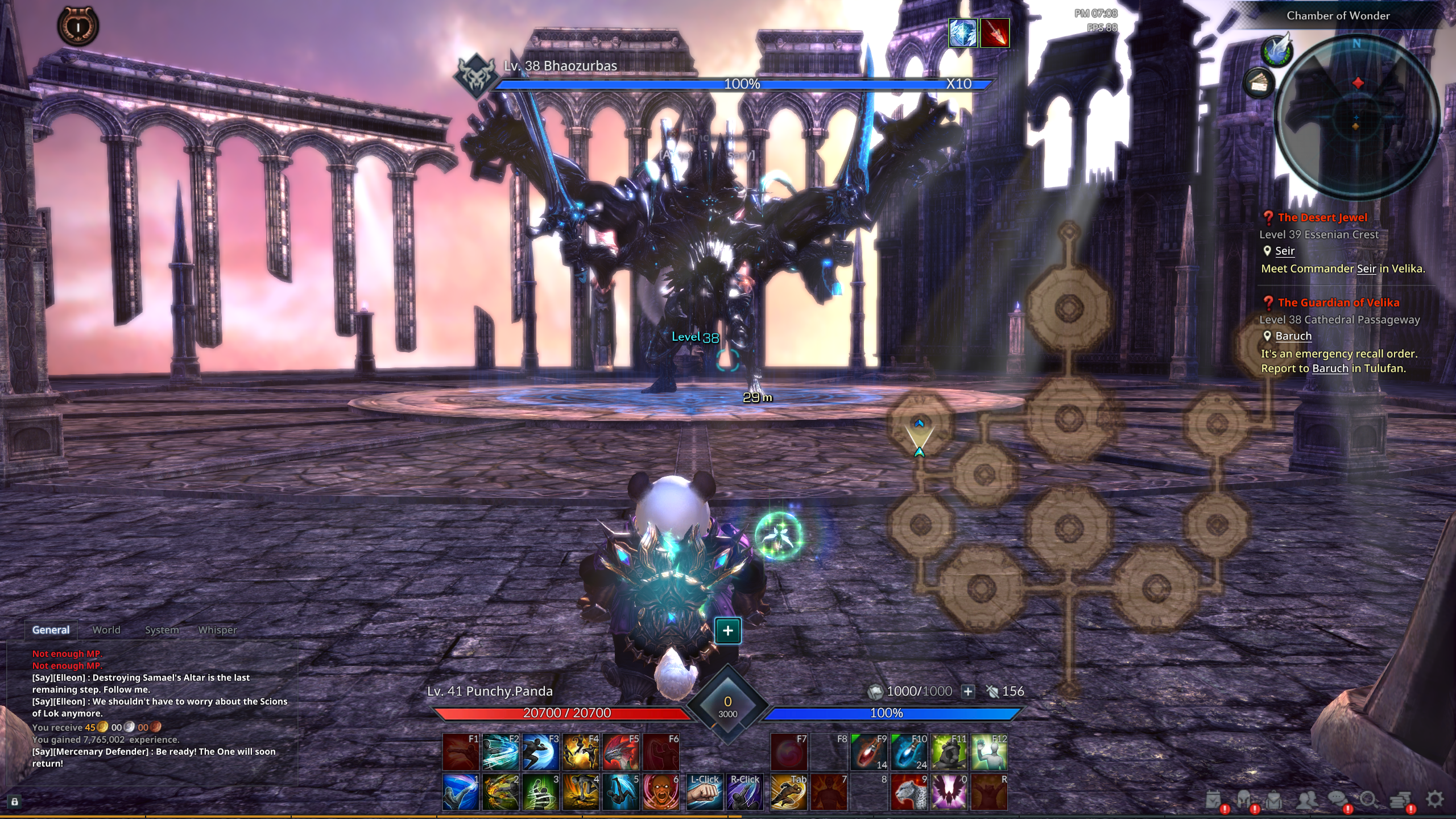Activate the snow leopard mount icon
The image size is (1456, 819).
909,792
